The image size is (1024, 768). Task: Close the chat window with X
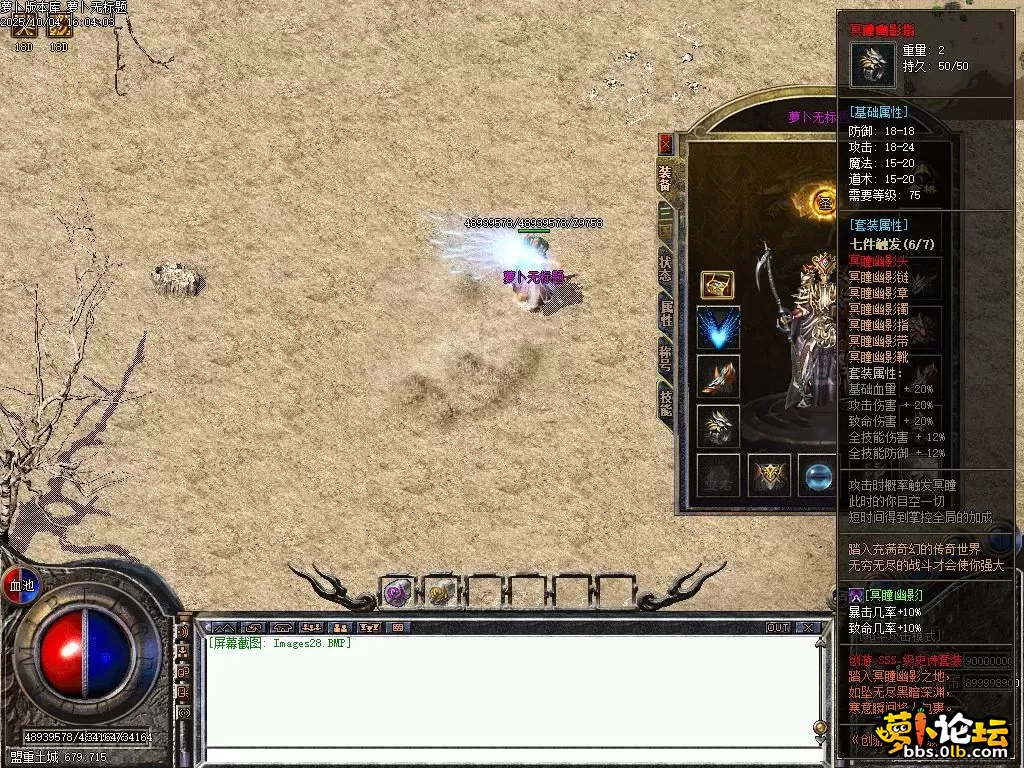pyautogui.click(x=808, y=628)
